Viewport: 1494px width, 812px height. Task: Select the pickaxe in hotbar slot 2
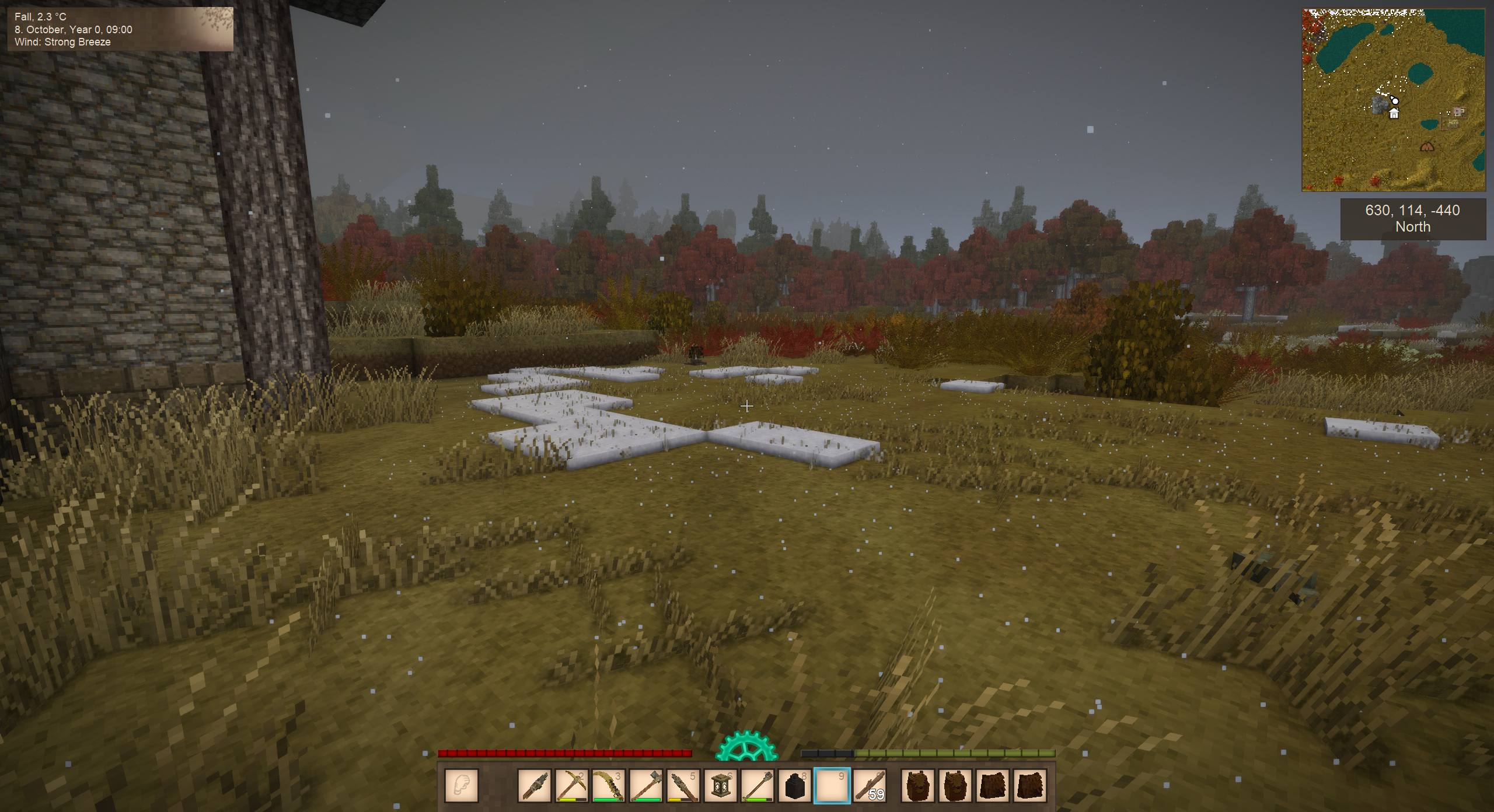pyautogui.click(x=571, y=785)
